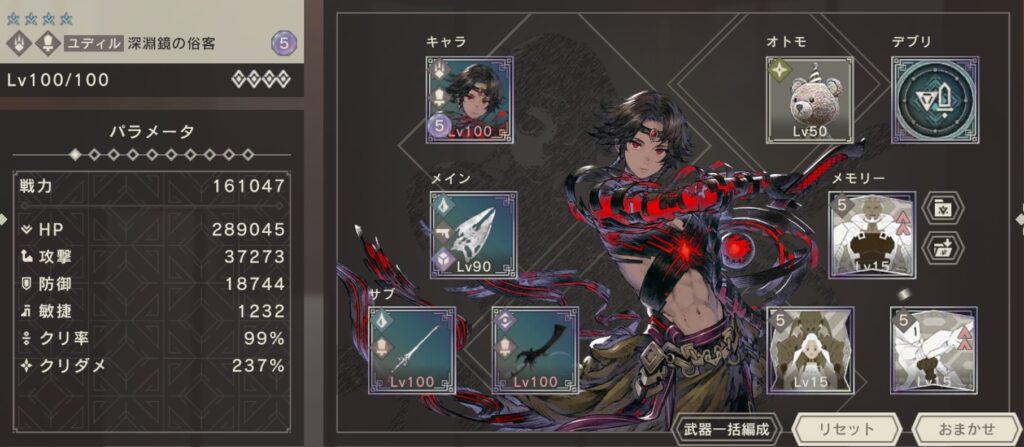Click the リセット reset button
This screenshot has height=447, width=1024.
click(x=846, y=429)
